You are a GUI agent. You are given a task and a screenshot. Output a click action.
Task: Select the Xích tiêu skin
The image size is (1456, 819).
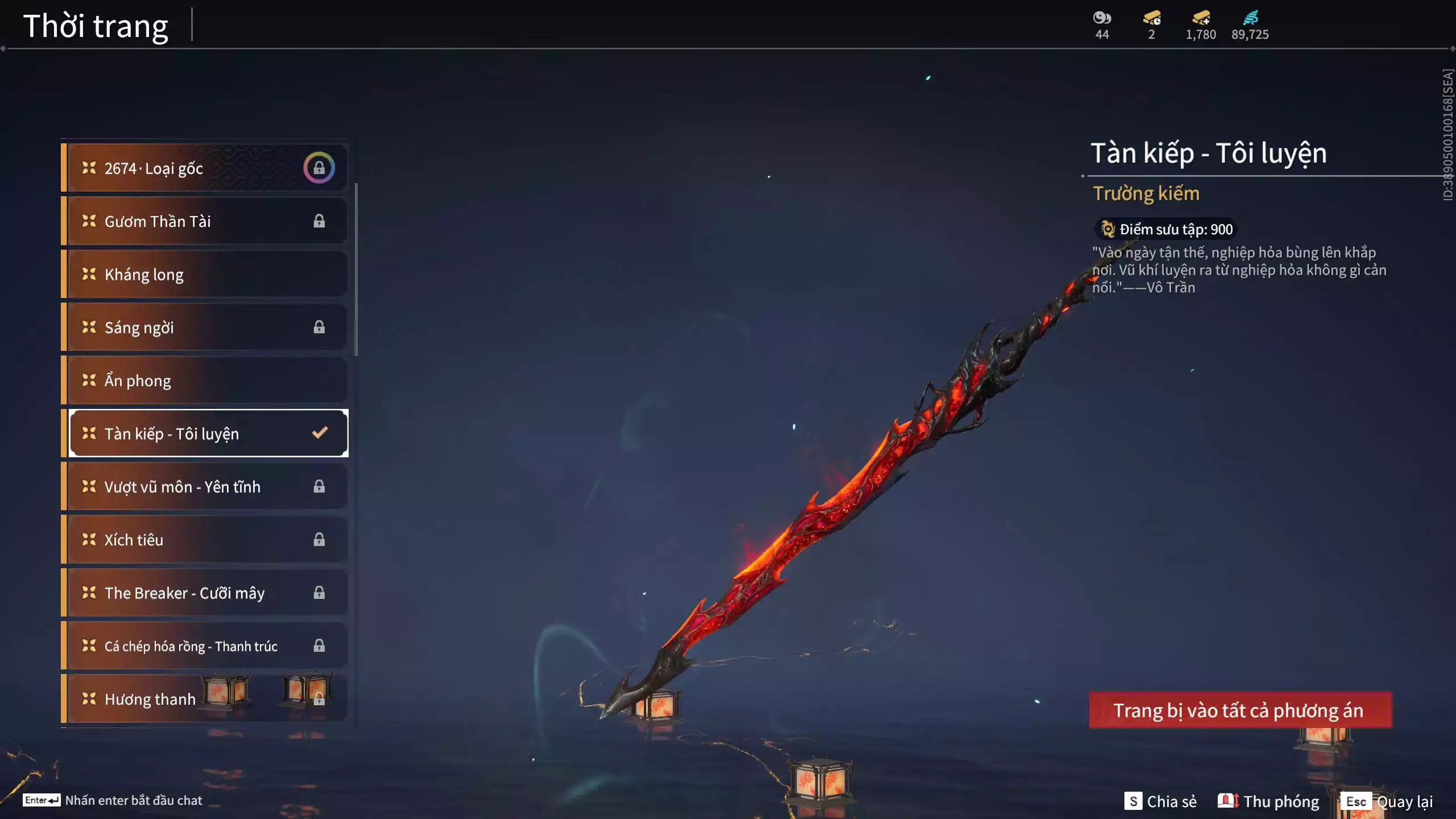[x=205, y=540]
